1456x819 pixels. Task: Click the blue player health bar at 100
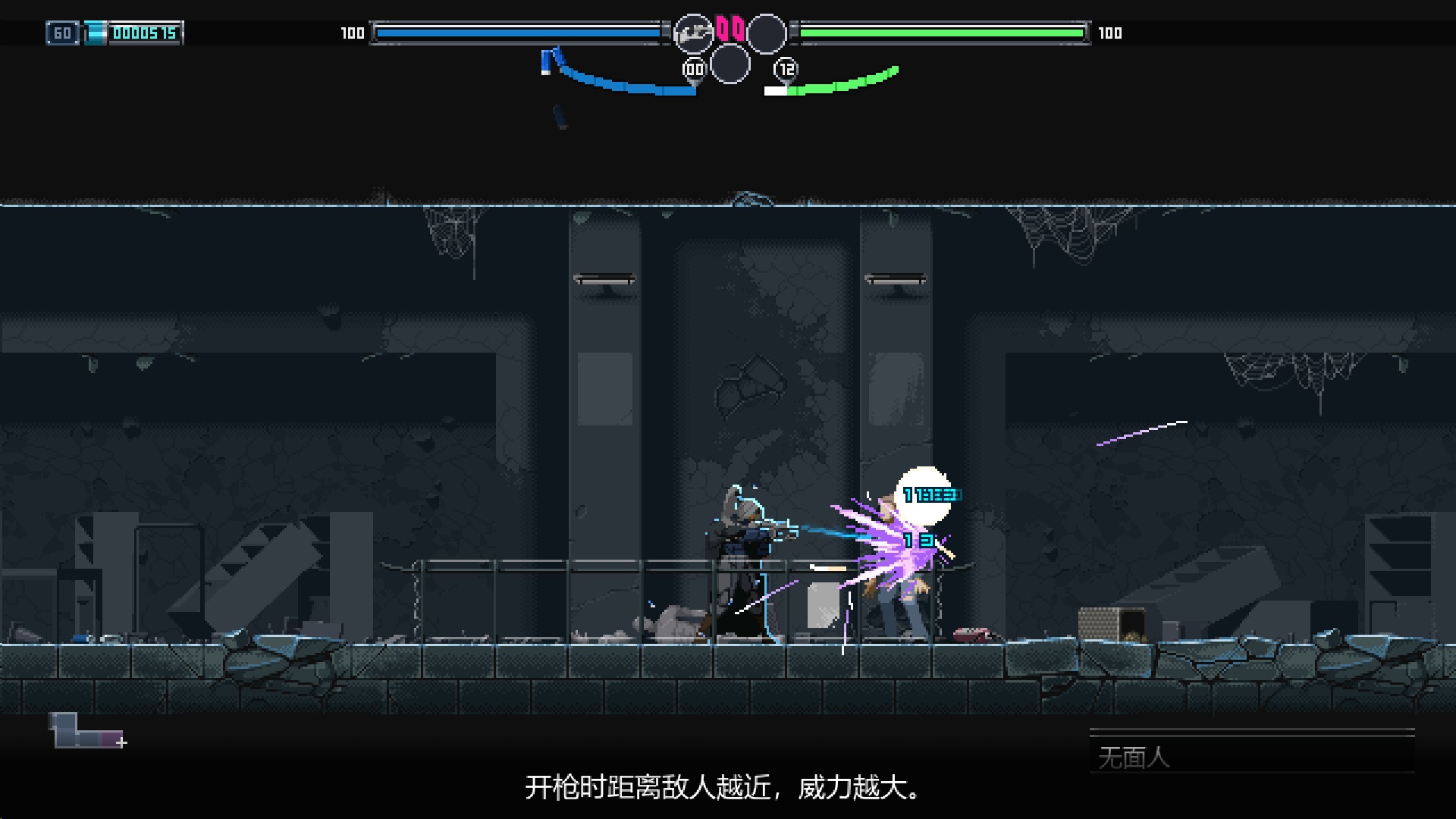518,33
